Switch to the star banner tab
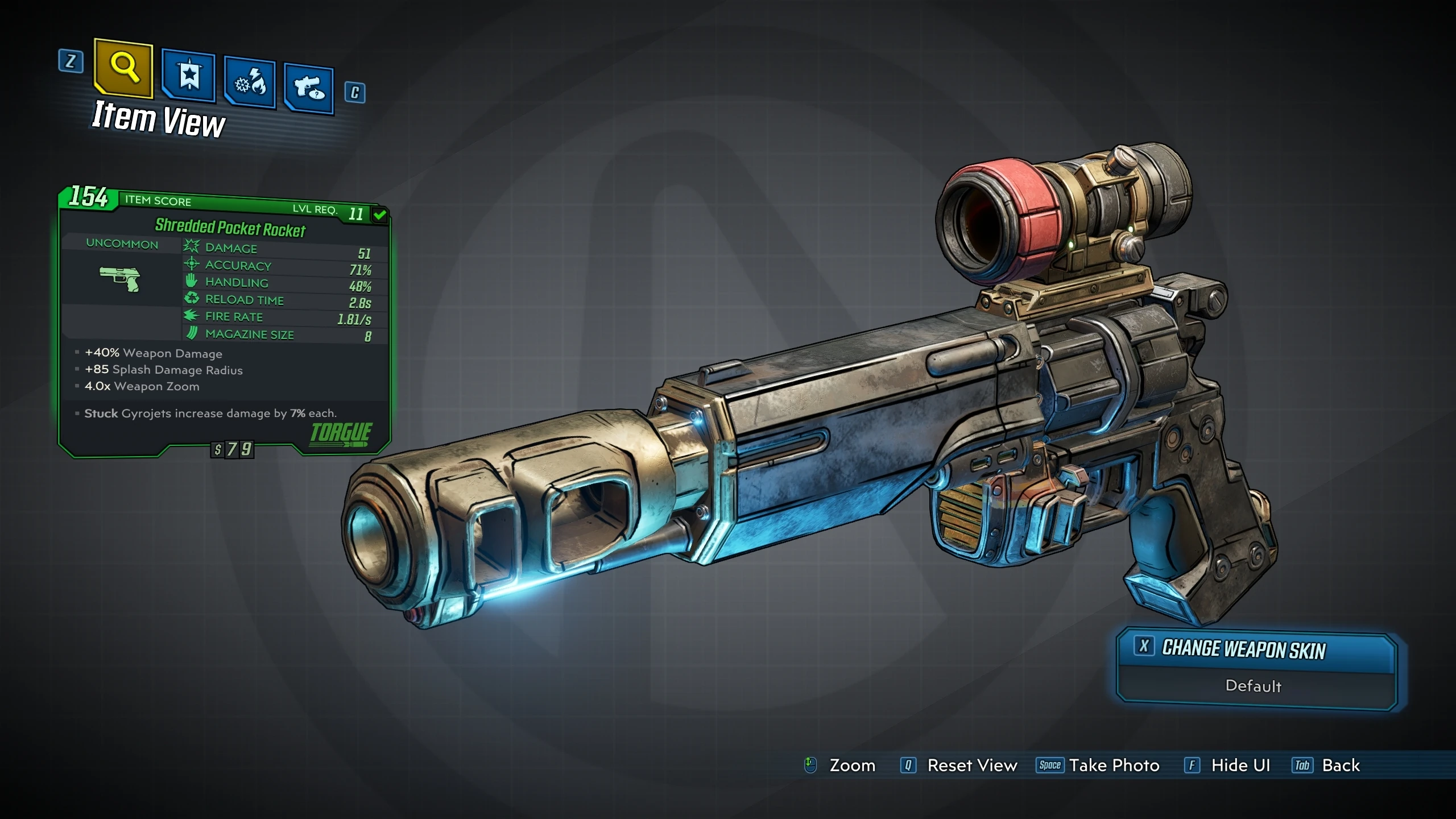1456x819 pixels. [189, 76]
